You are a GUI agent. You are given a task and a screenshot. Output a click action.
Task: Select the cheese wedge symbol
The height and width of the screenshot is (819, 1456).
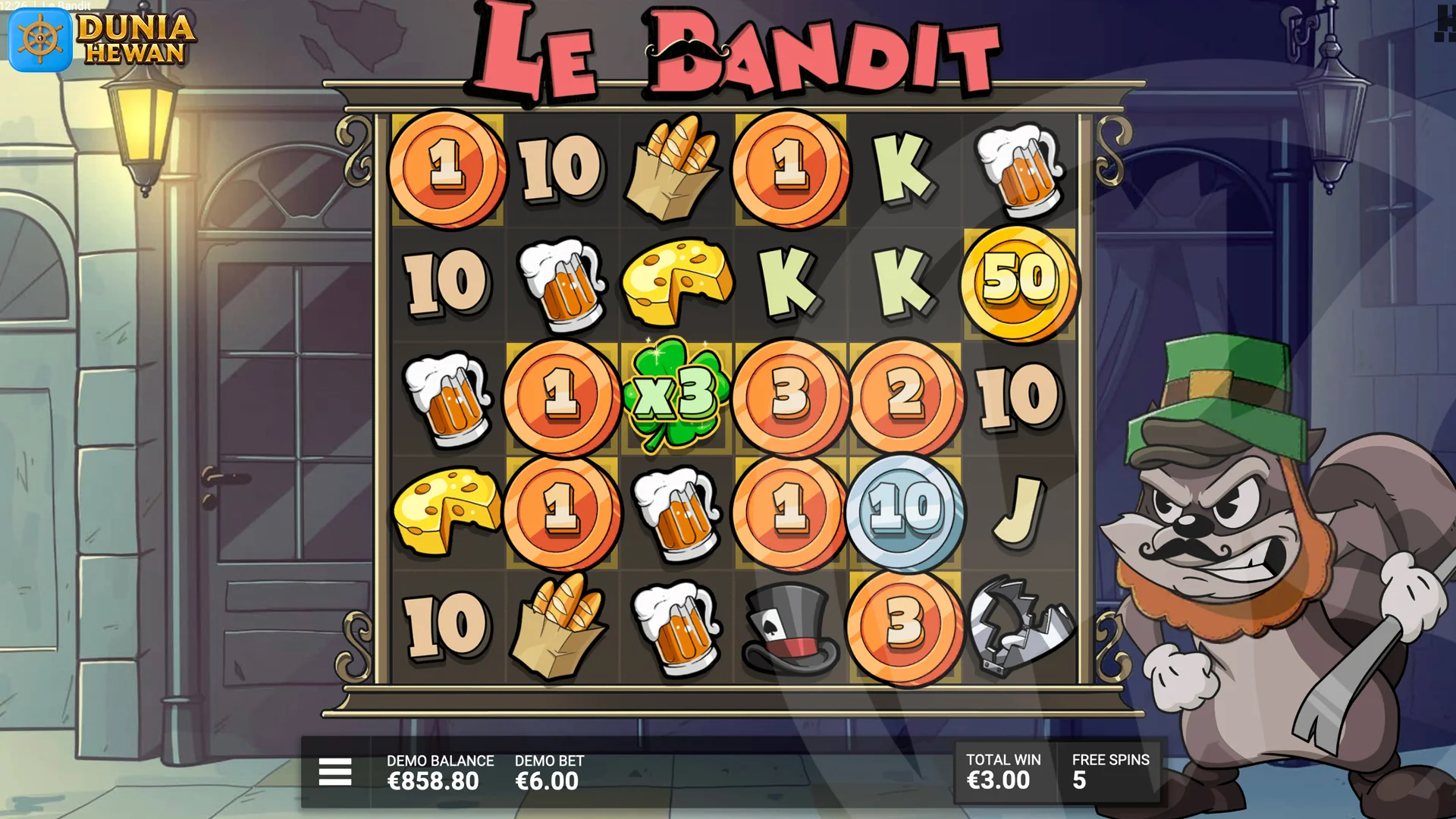click(677, 281)
